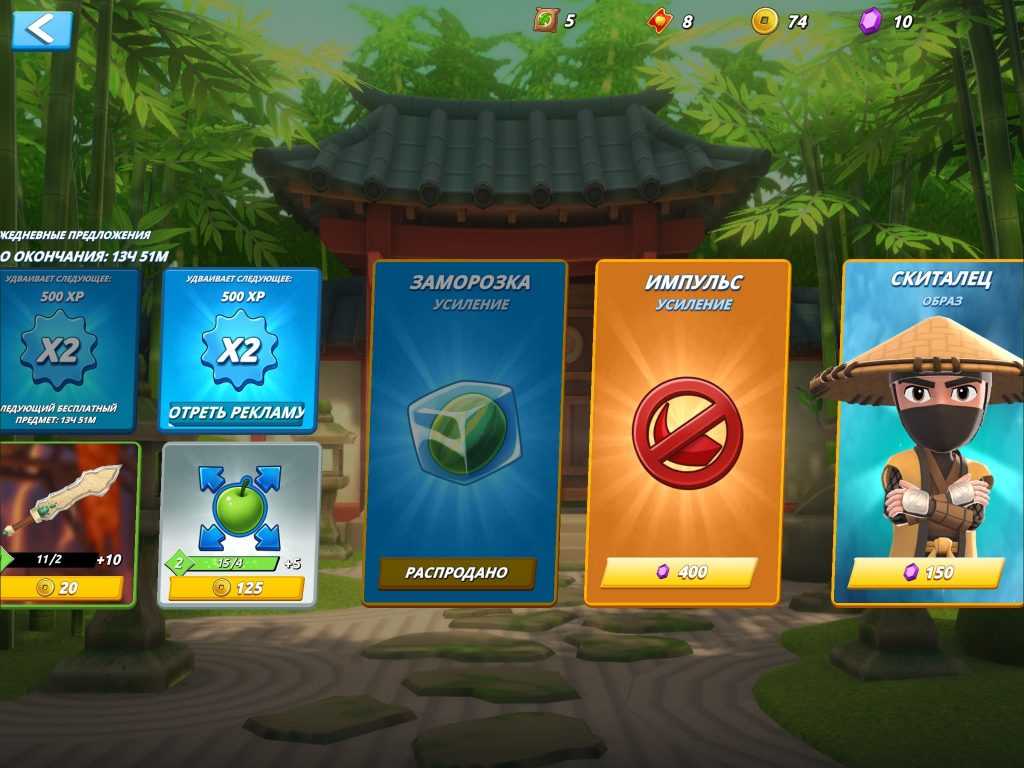Screen dimensions: 1024x768
Task: Buy the green apple upgrade for 125 coins
Action: tap(236, 588)
